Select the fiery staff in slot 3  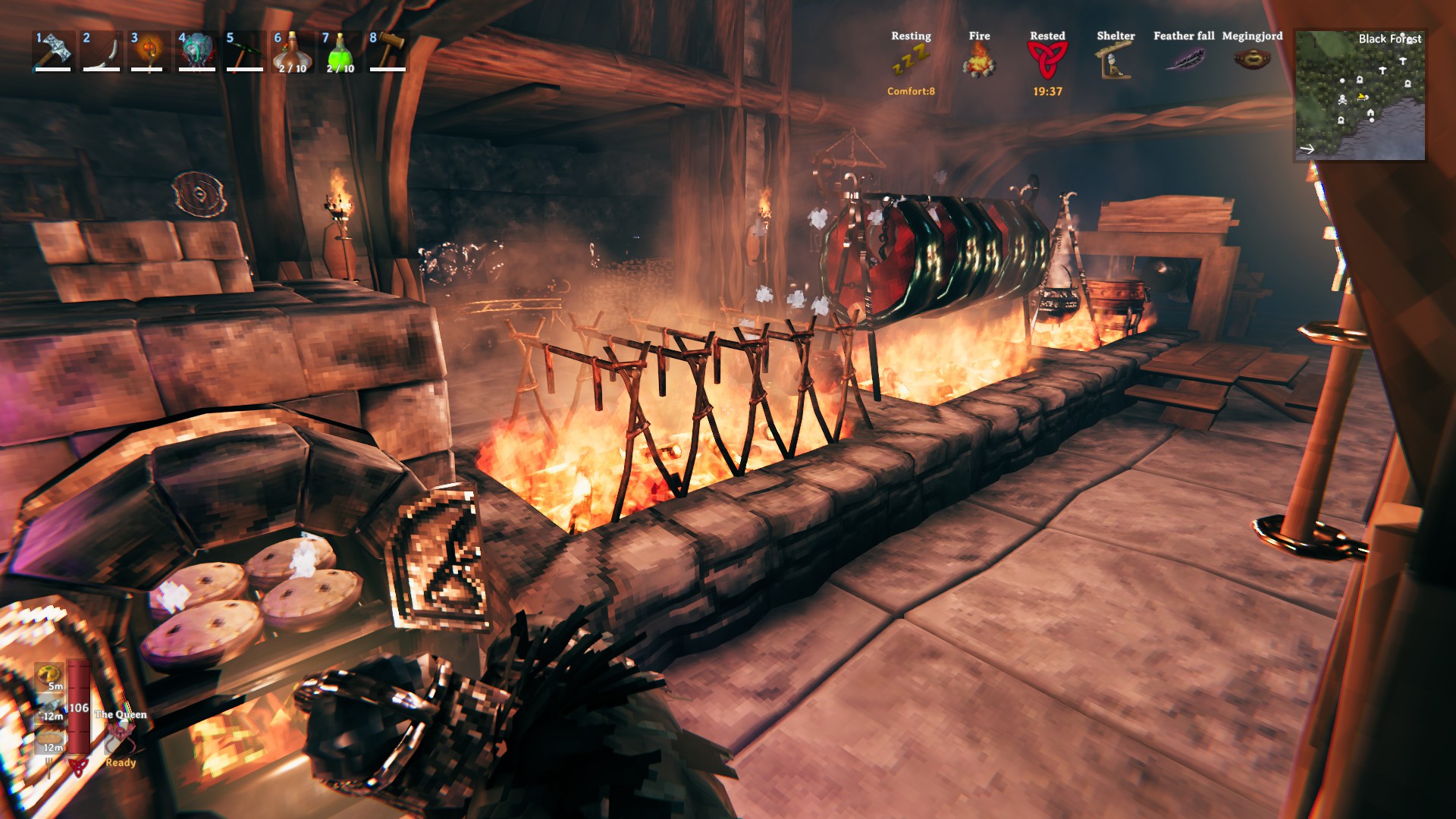click(x=148, y=50)
